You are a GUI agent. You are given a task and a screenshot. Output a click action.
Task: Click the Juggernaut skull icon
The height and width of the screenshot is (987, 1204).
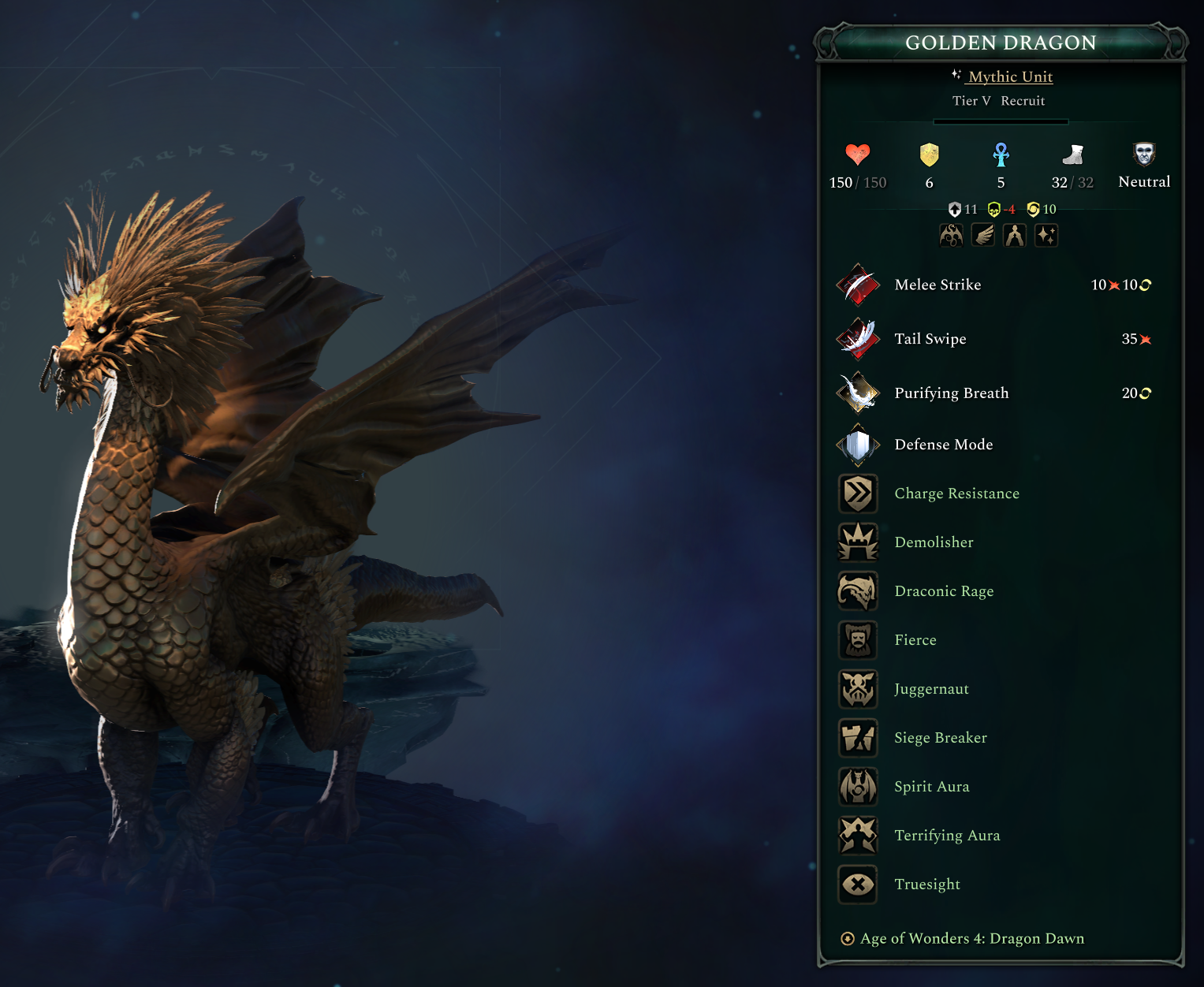tap(858, 688)
